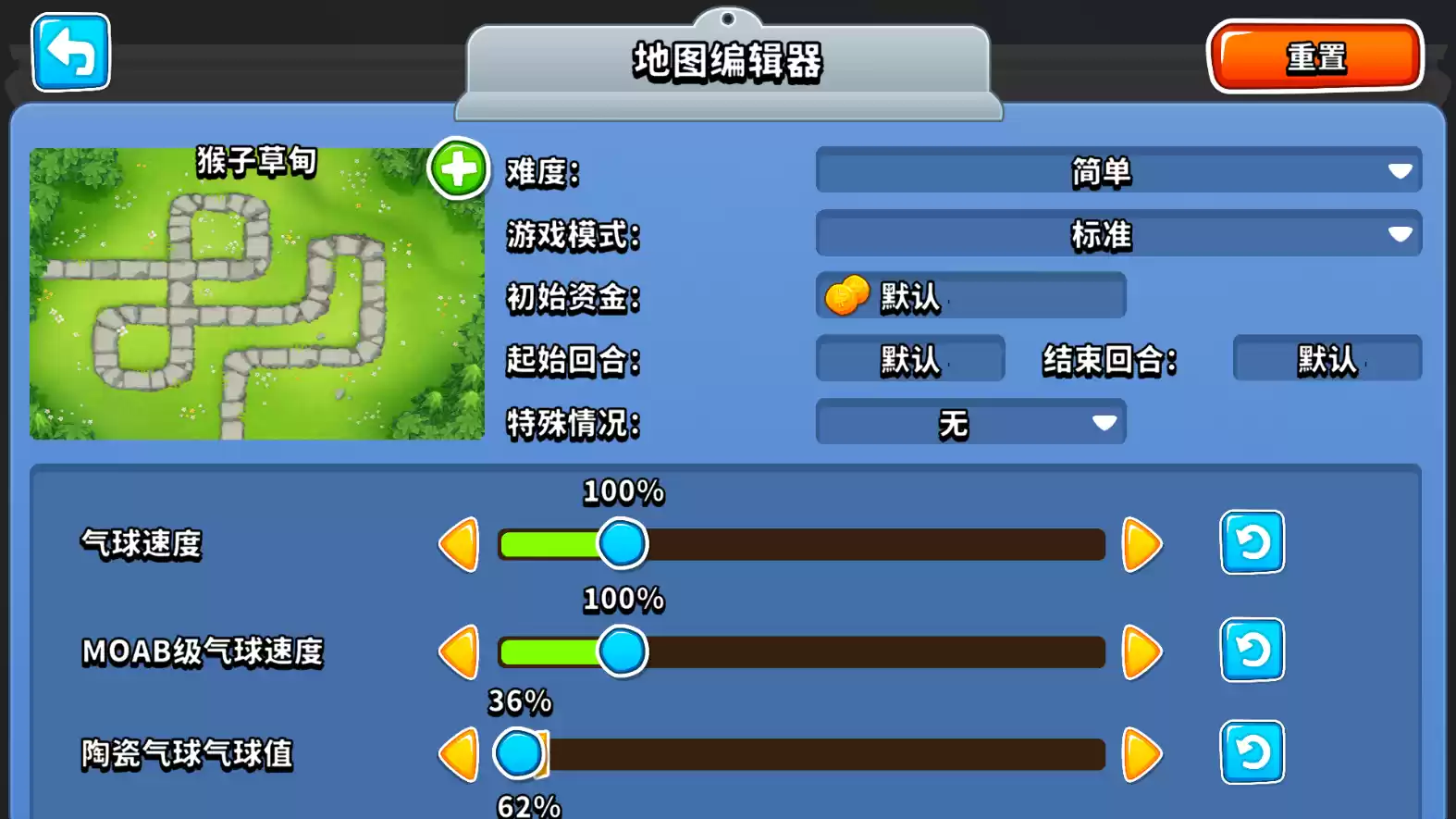The height and width of the screenshot is (819, 1456).
Task: Click 默认 next to 起始回合
Action: click(x=908, y=358)
